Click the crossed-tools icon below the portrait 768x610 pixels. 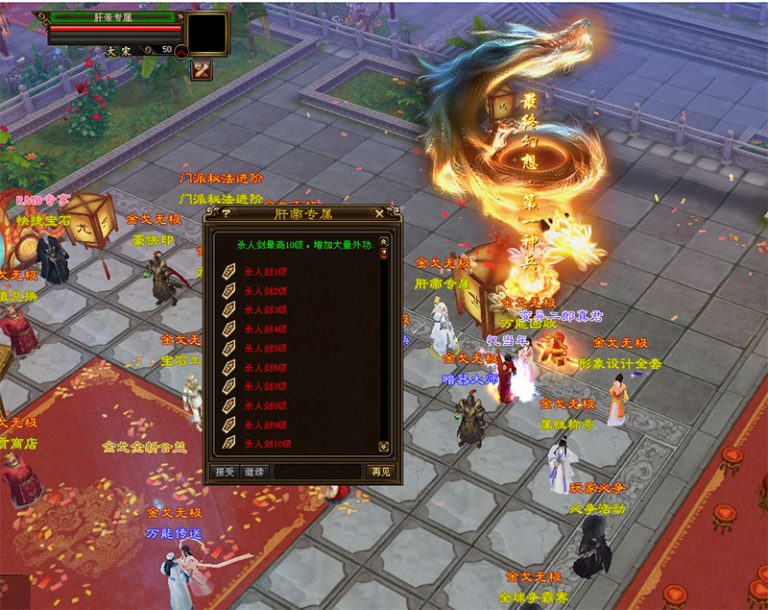[201, 70]
